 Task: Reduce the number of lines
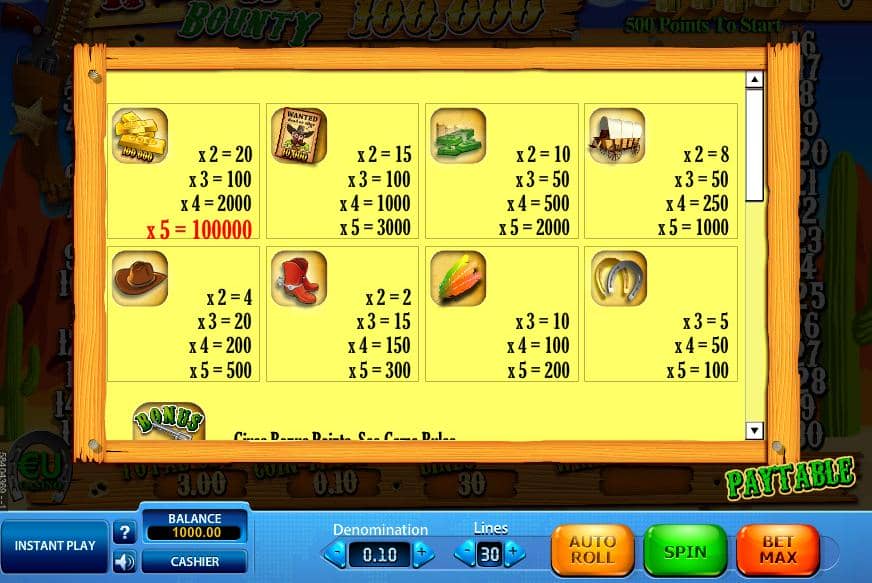pyautogui.click(x=465, y=552)
